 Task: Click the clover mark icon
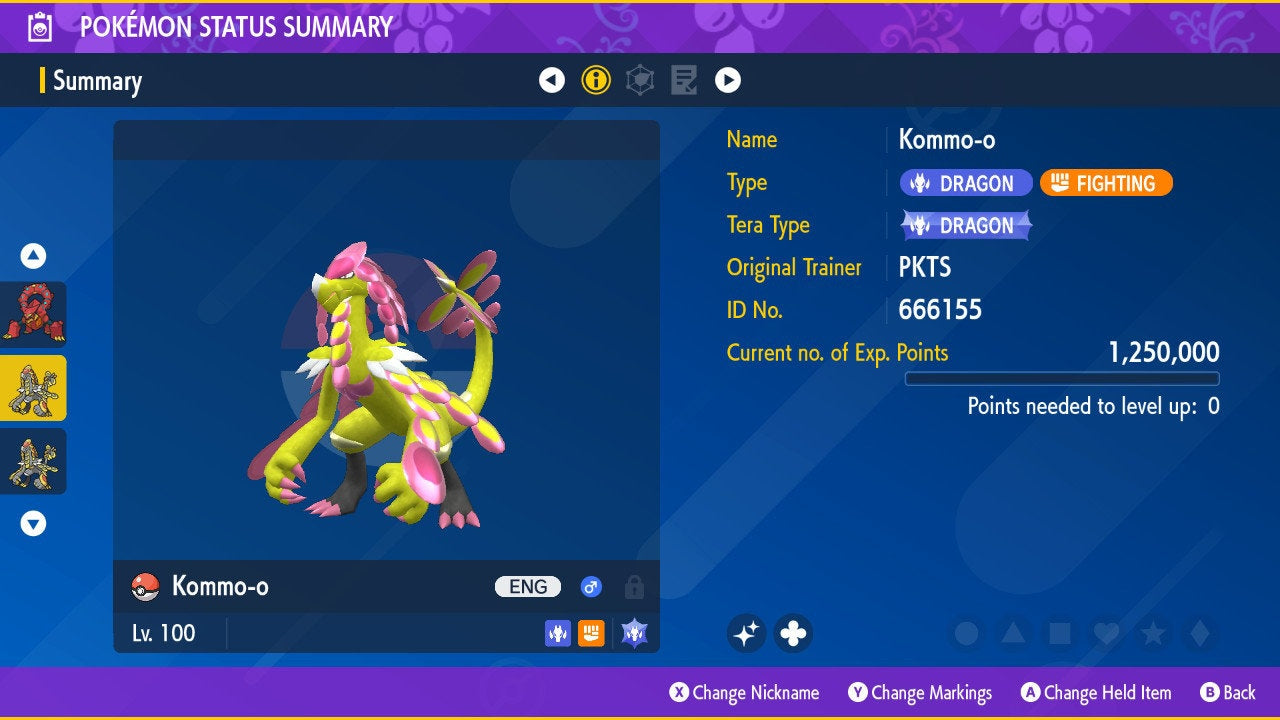pos(793,633)
